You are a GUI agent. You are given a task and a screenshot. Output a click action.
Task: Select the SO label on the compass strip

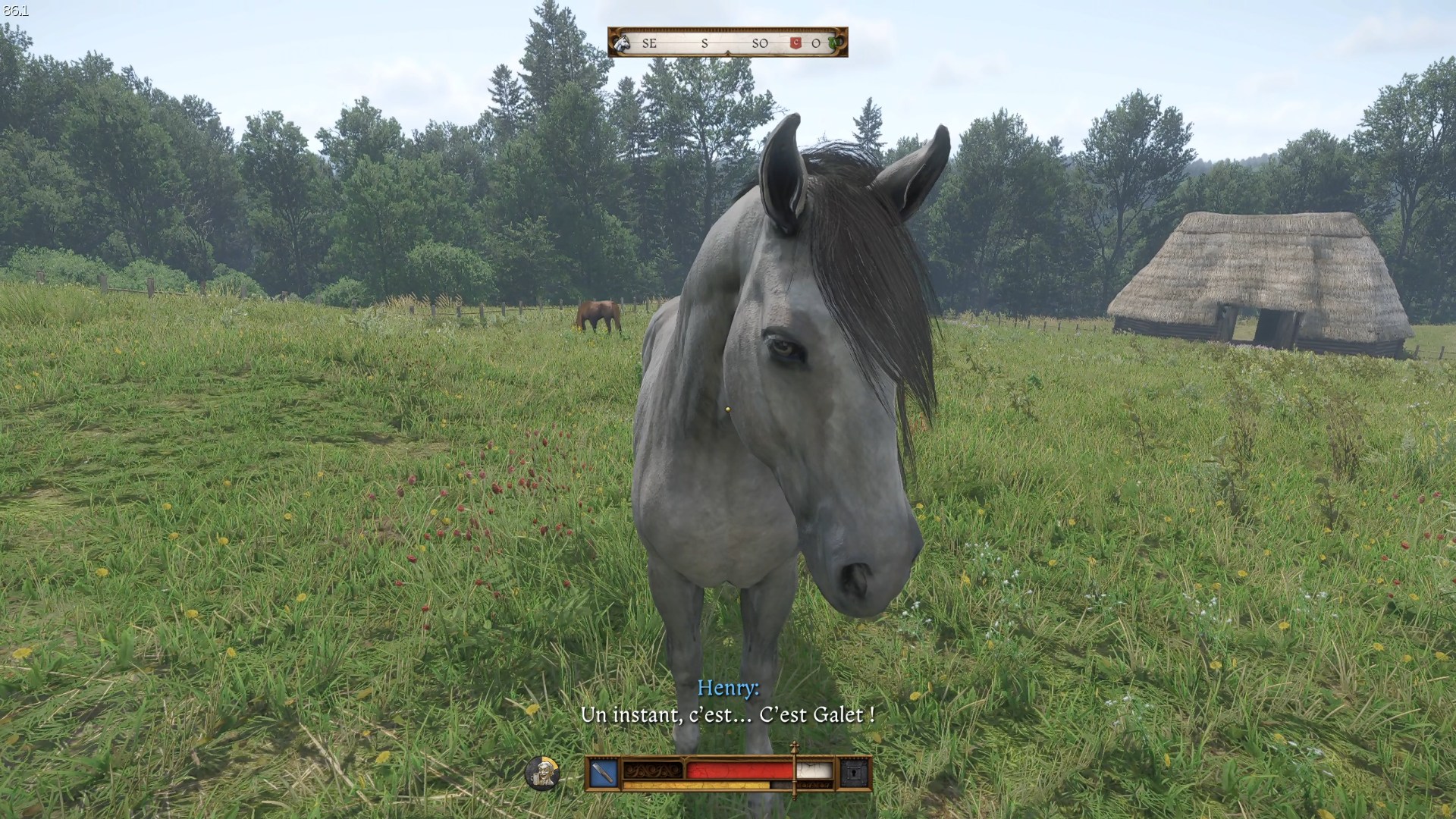pos(761,44)
